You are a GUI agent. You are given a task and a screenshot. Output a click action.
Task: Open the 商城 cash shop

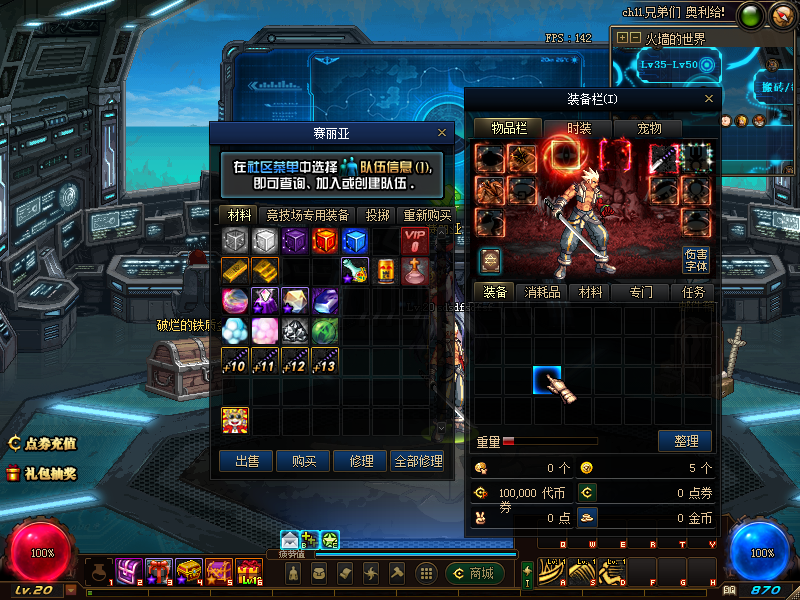(x=474, y=573)
